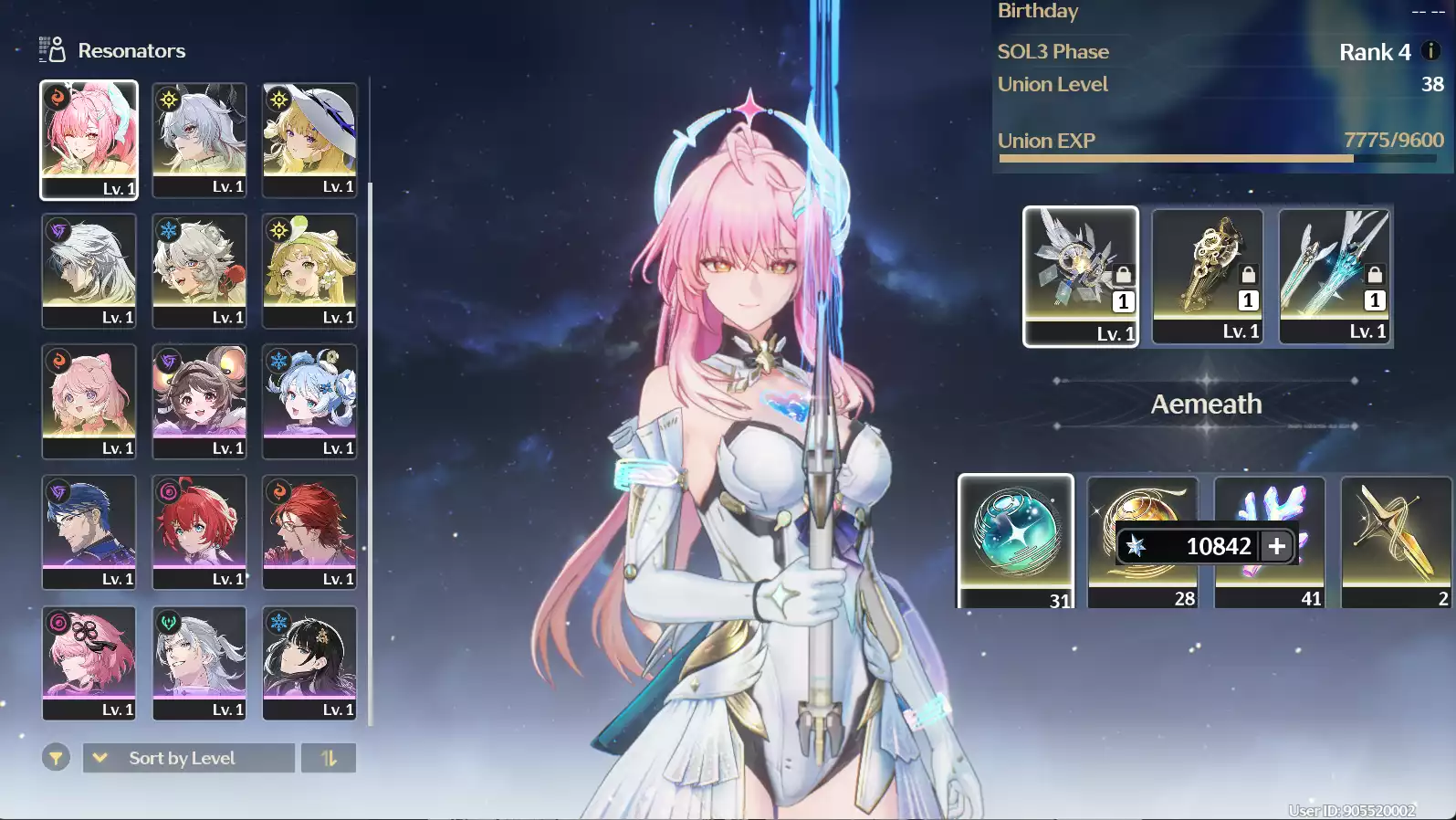The width and height of the screenshot is (1456, 820).
Task: Choose the blonde resonator wearing a white hat
Action: click(309, 139)
